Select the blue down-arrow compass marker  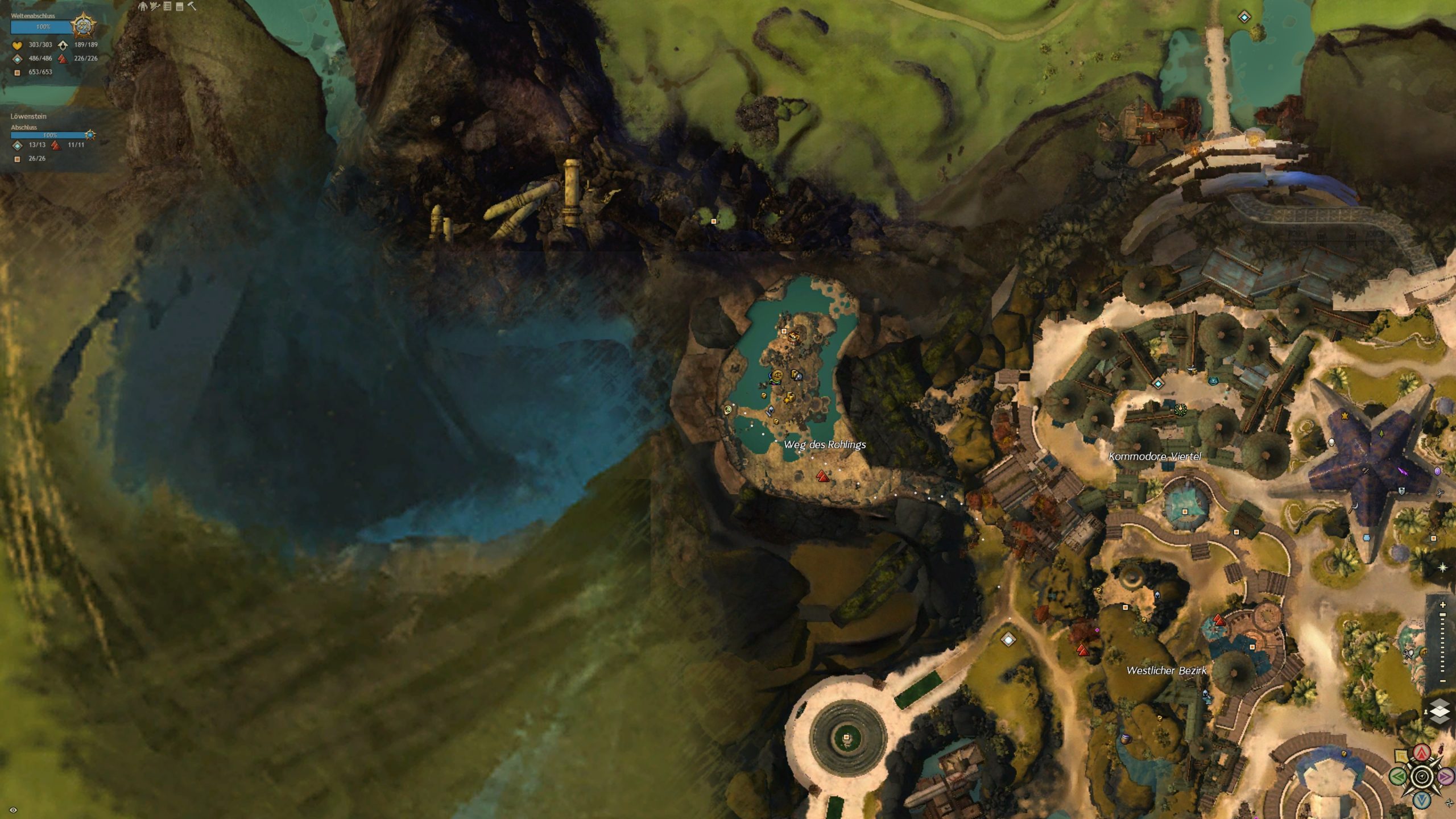1422,800
